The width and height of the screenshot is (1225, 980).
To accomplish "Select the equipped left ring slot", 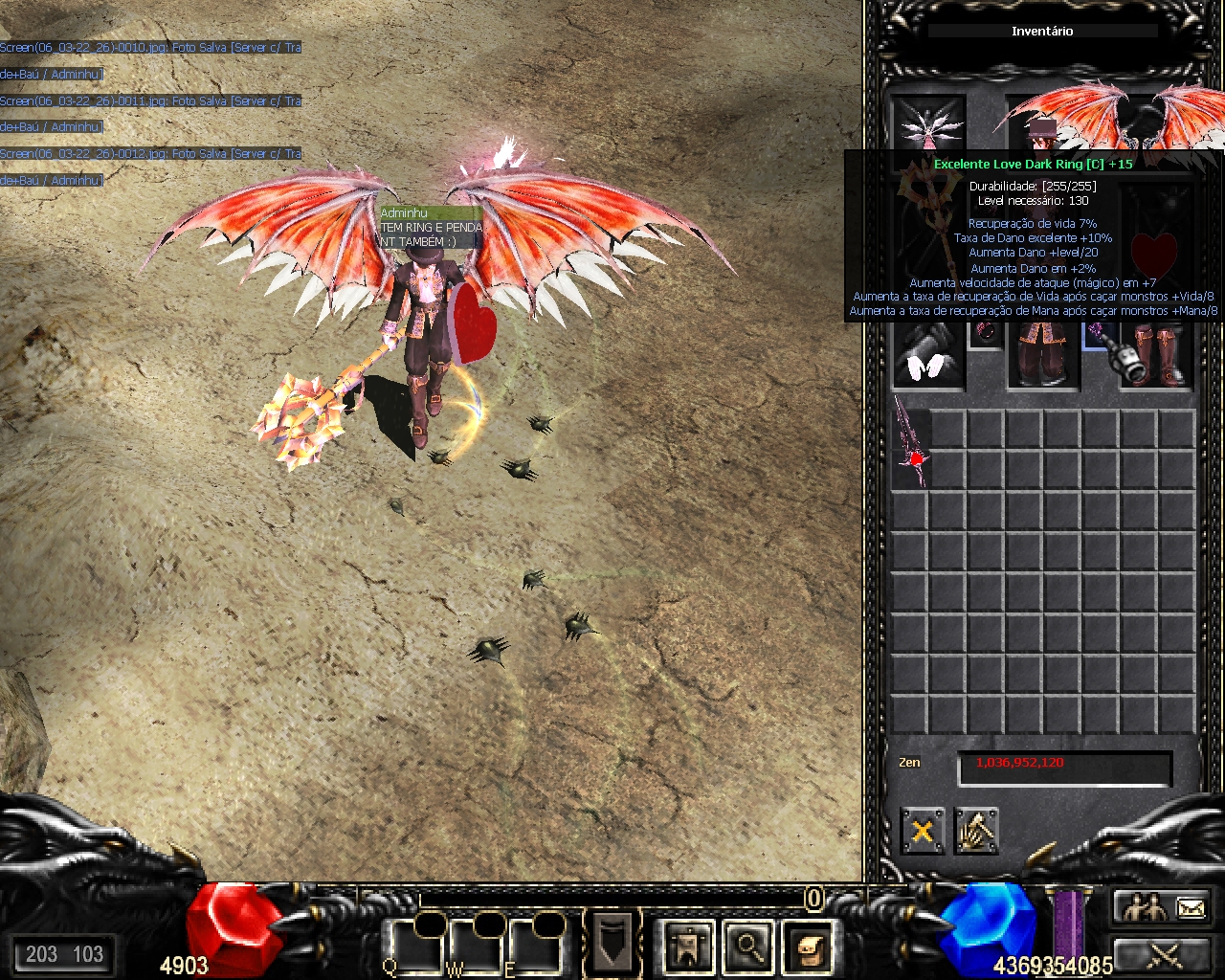I will [x=985, y=334].
